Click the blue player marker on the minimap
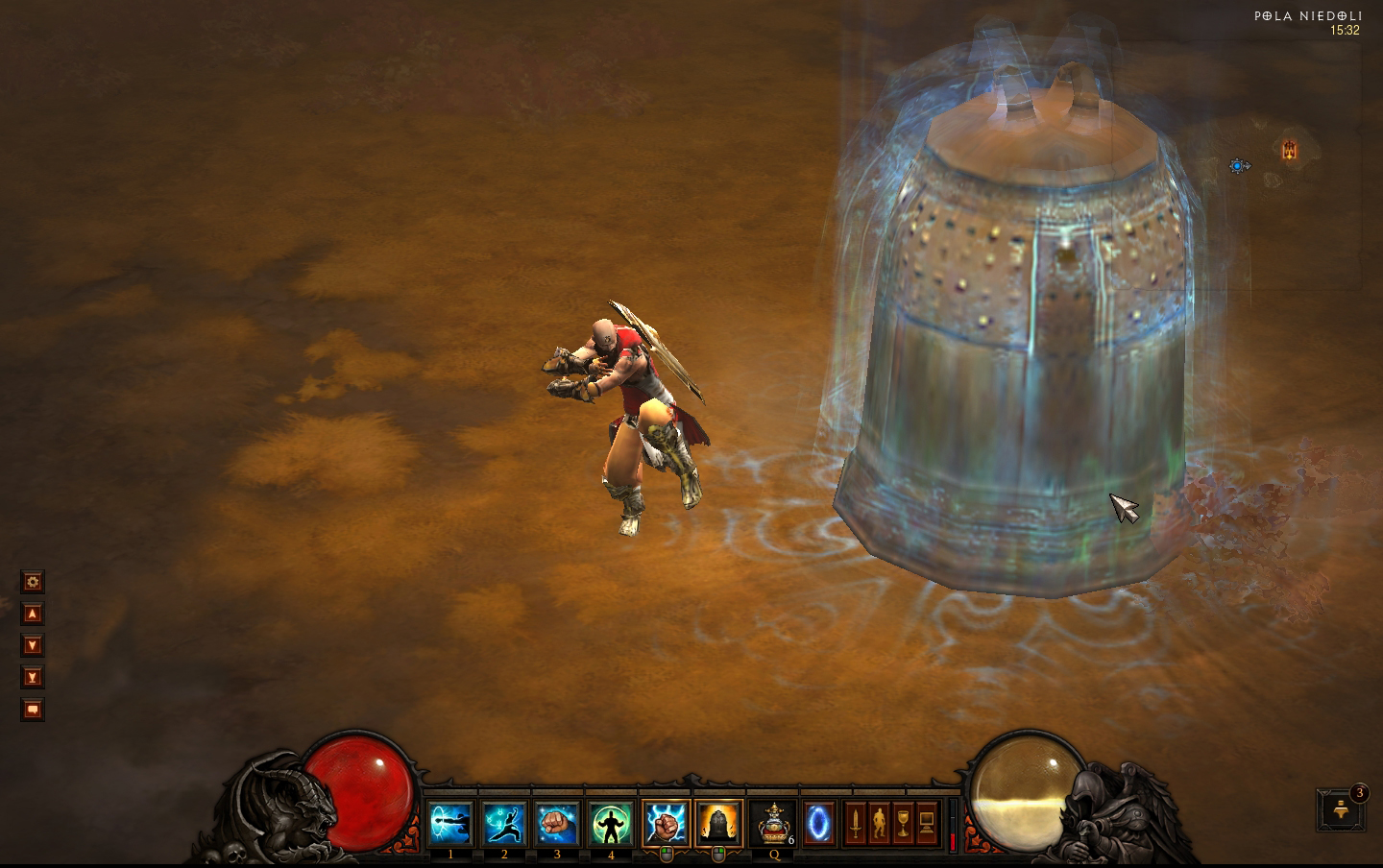The height and width of the screenshot is (868, 1383). (x=1239, y=166)
